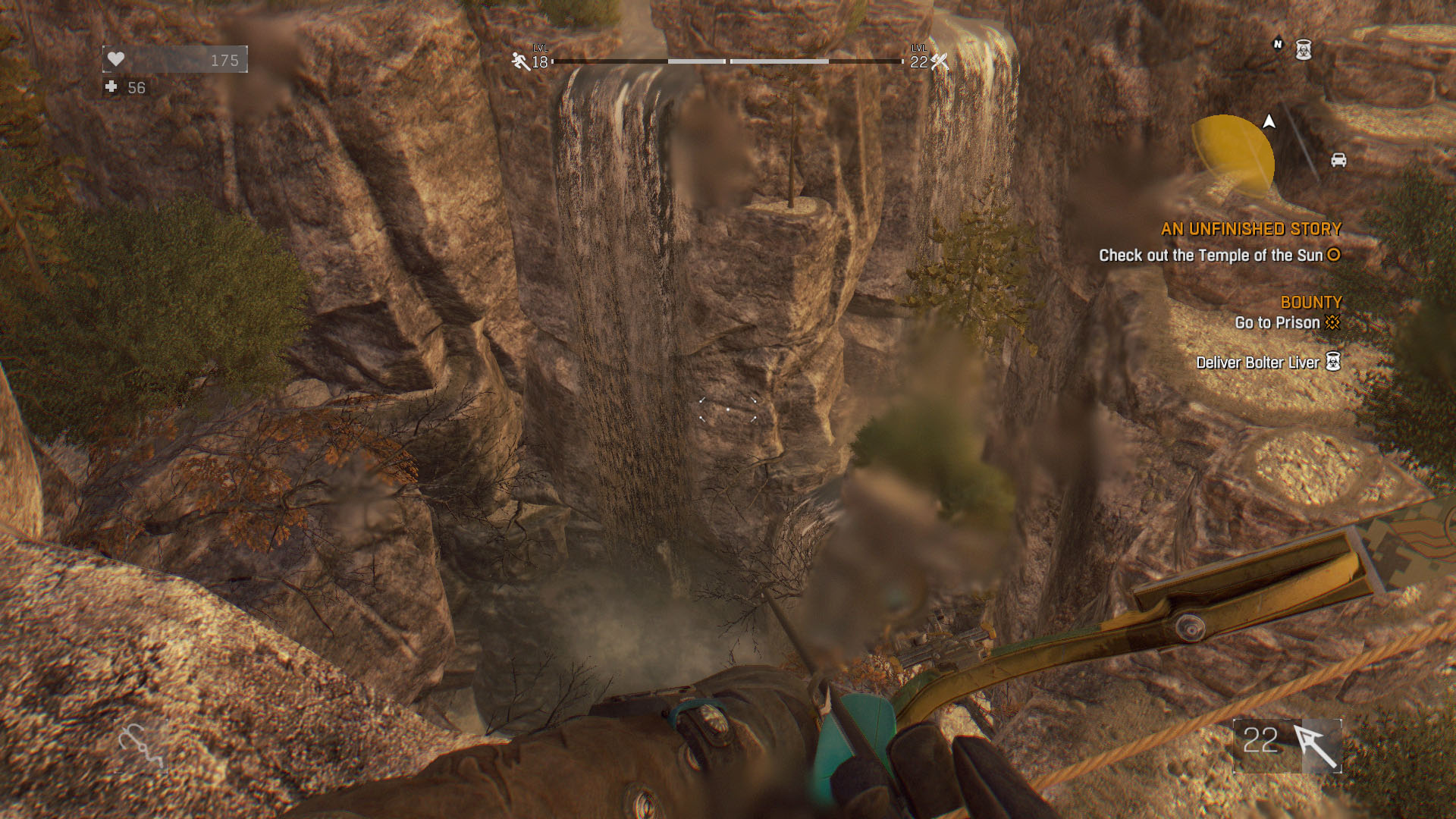
Task: Select the Deliver Bolter Liver bounty
Action: [x=1257, y=362]
